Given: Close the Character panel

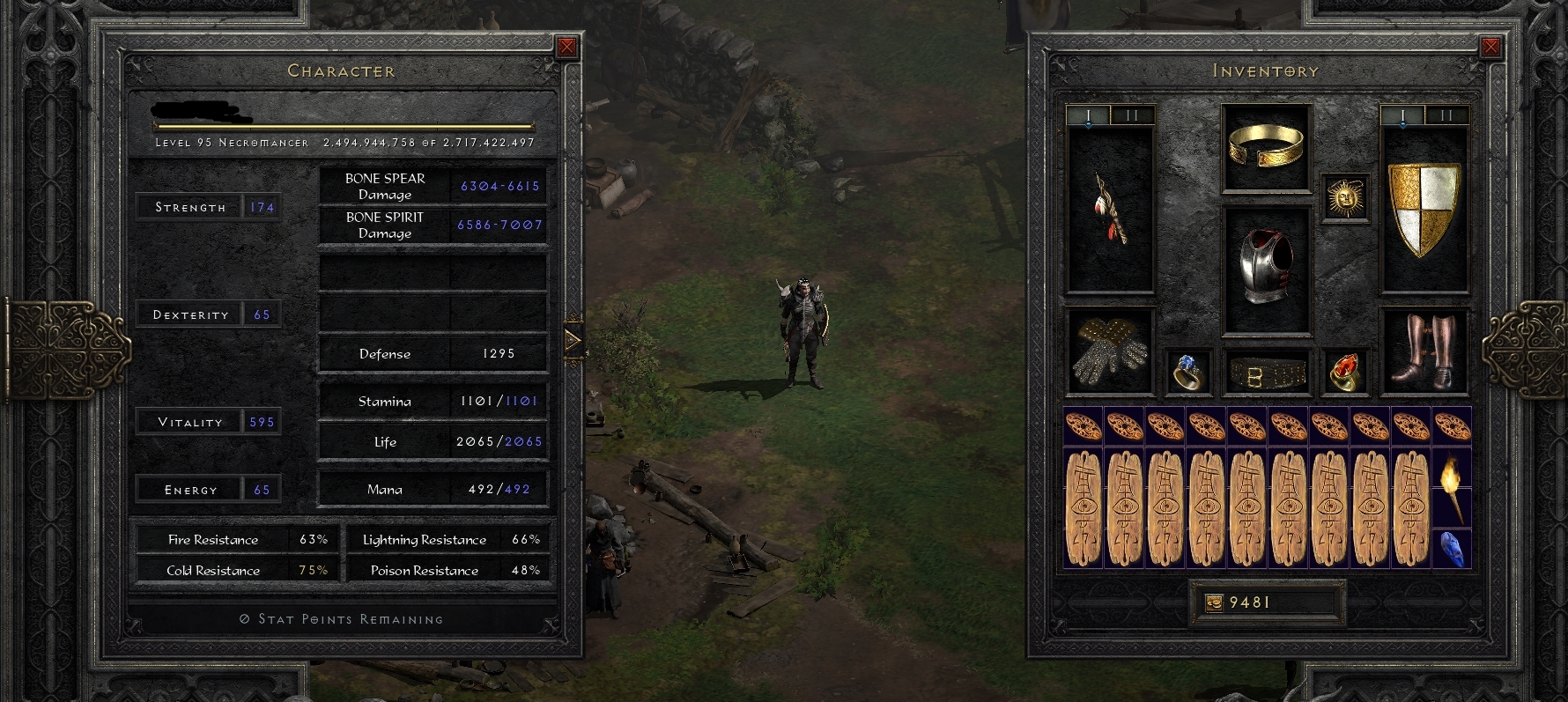Looking at the screenshot, I should click(566, 46).
